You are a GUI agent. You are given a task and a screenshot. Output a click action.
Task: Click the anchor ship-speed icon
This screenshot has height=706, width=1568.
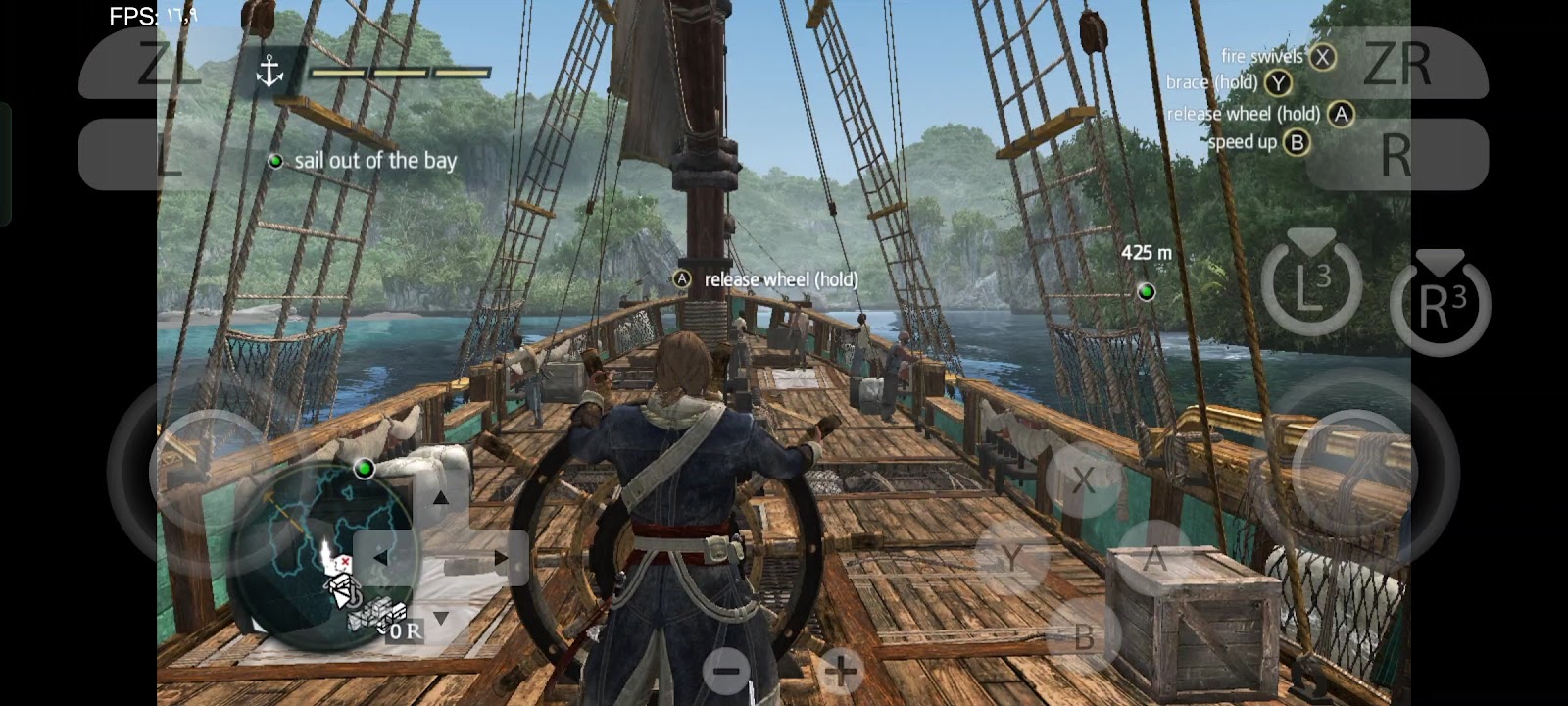pyautogui.click(x=269, y=72)
